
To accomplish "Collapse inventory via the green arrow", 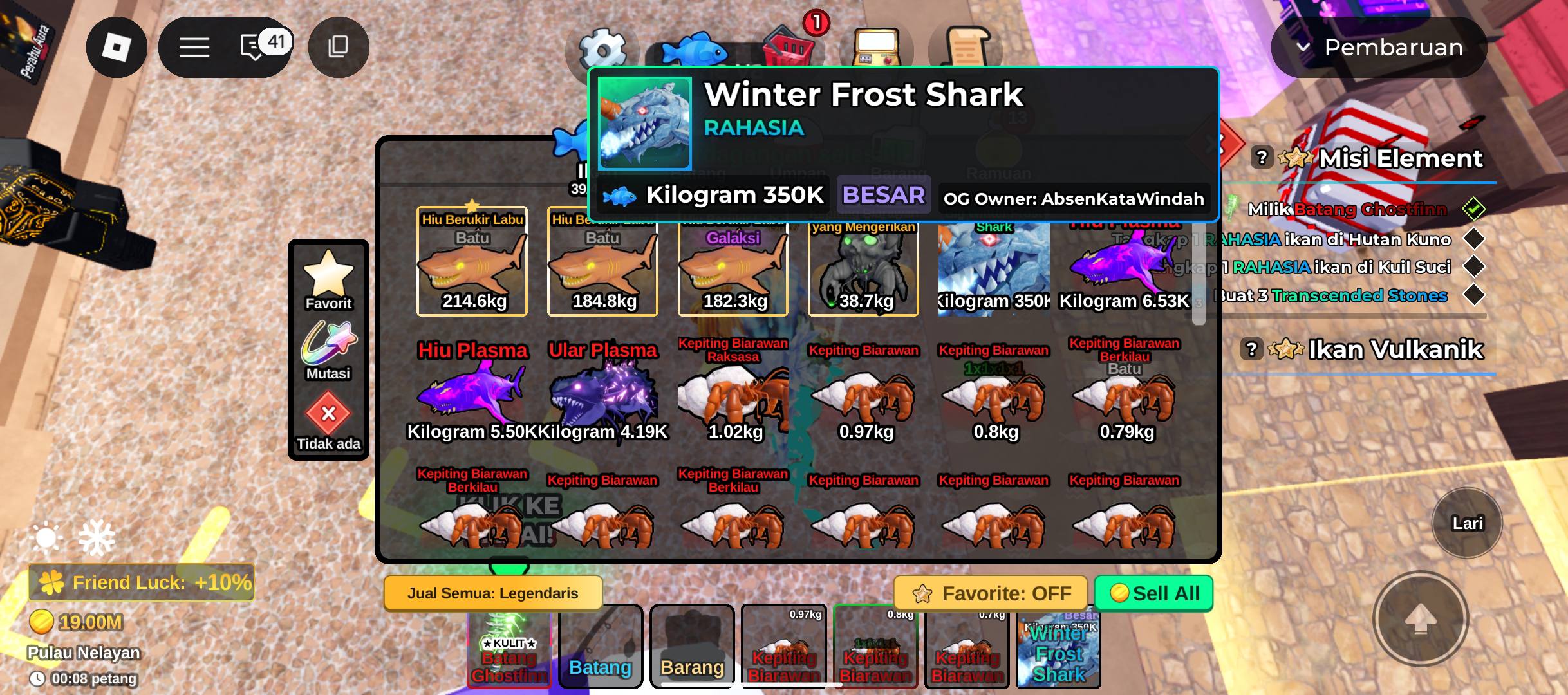I will [x=508, y=570].
